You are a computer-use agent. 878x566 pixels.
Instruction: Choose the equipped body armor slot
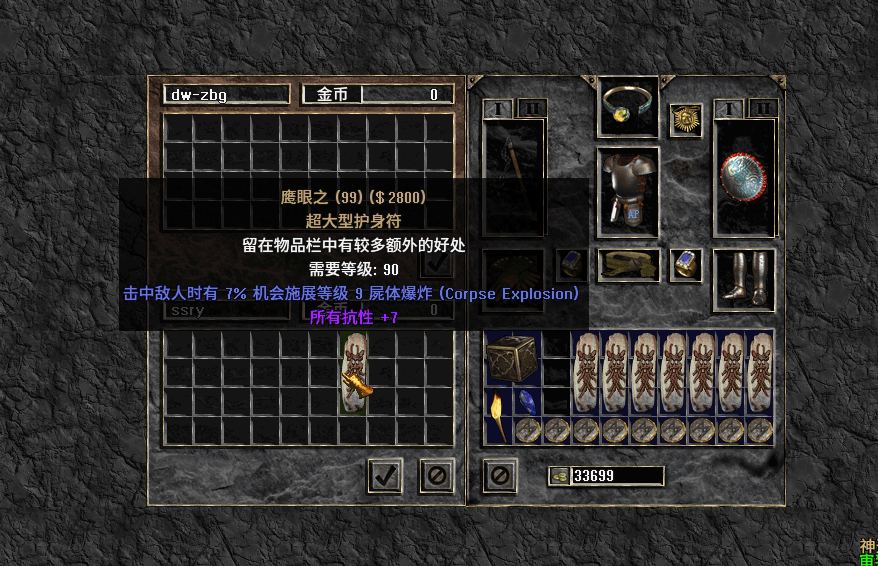tap(629, 188)
